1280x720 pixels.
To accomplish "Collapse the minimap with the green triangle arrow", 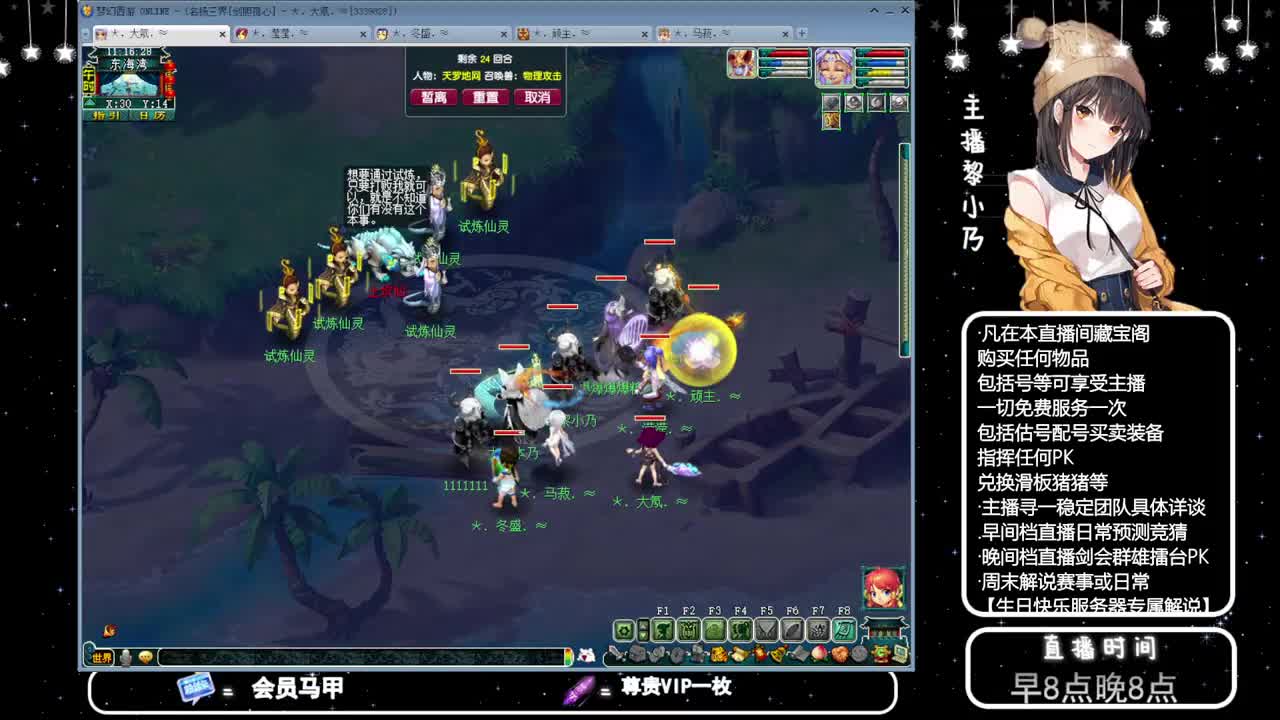I will pos(89,101).
